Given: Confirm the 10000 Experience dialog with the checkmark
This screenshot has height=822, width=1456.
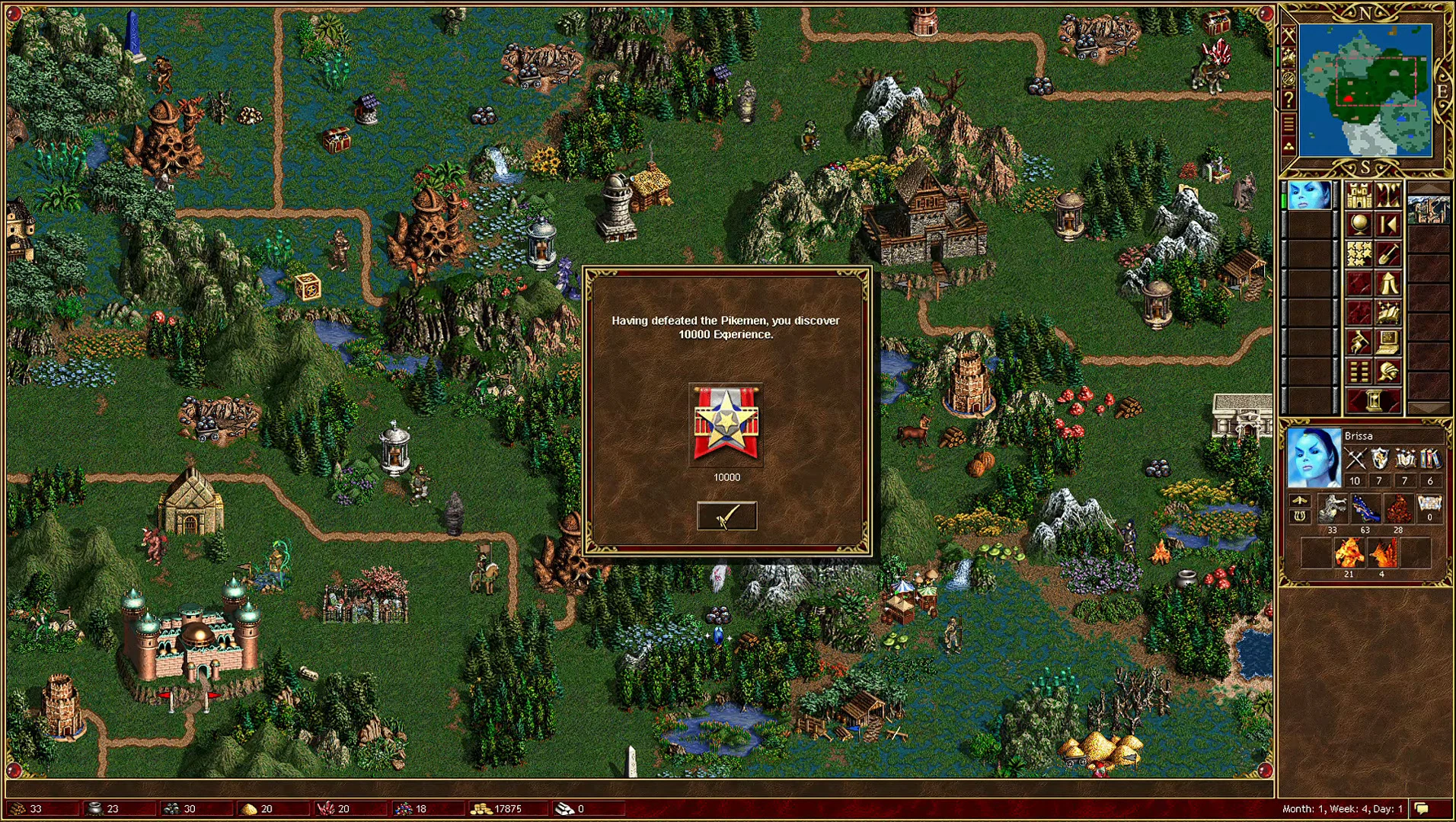Looking at the screenshot, I should 726,515.
